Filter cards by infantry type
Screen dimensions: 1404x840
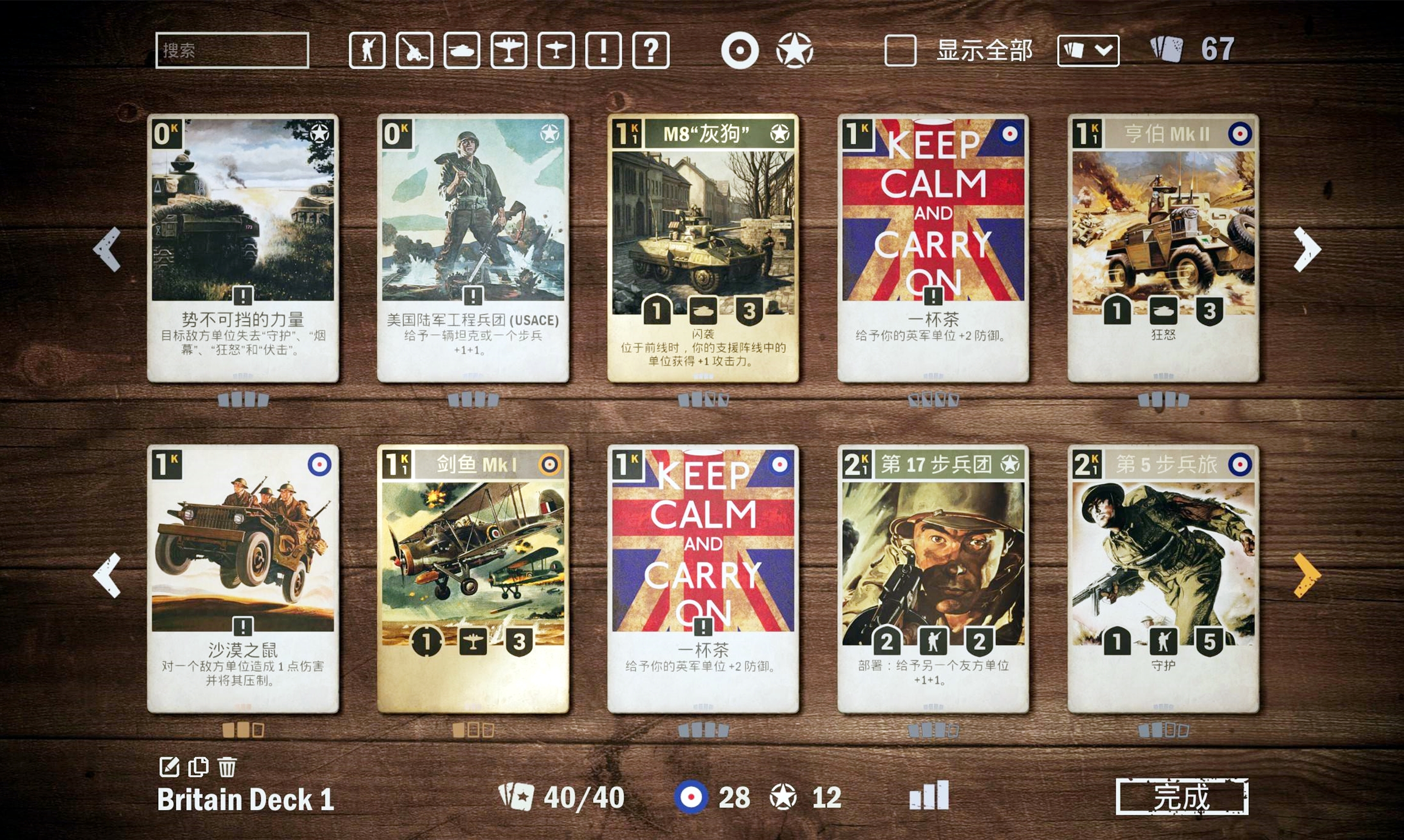tap(367, 50)
